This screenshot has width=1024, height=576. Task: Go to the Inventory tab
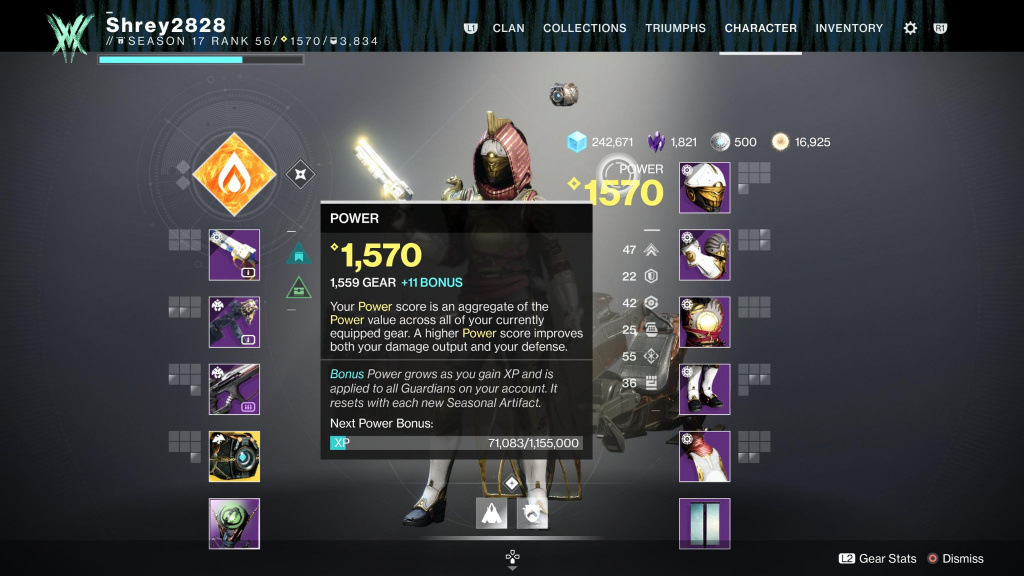[849, 28]
